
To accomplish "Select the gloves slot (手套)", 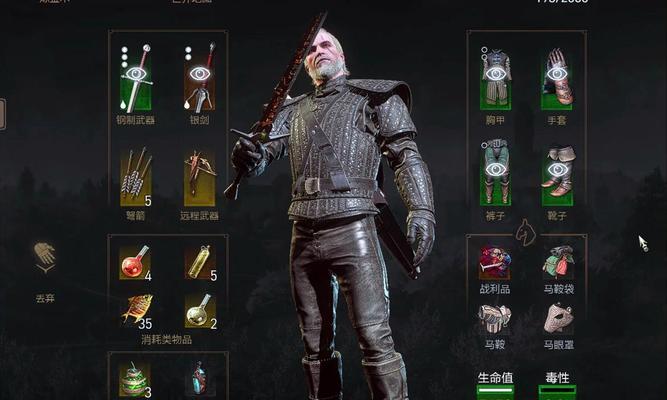I will pyautogui.click(x=558, y=78).
